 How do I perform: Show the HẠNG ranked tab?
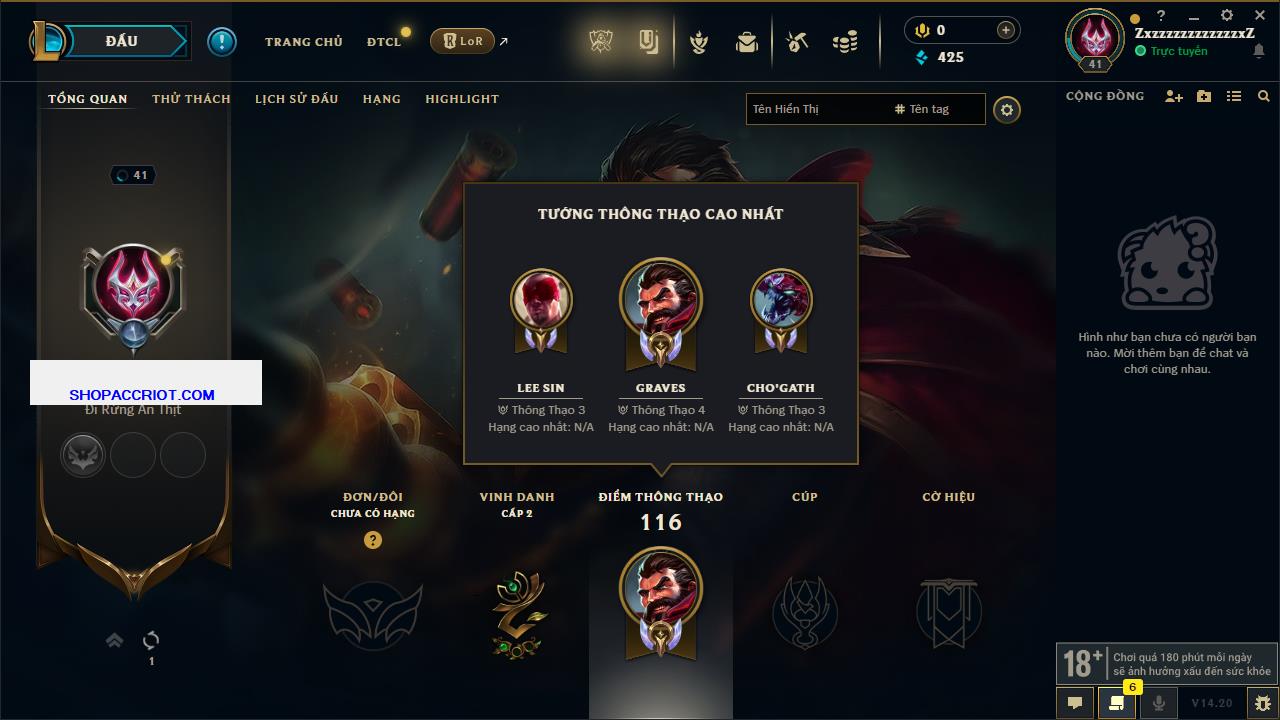point(381,99)
